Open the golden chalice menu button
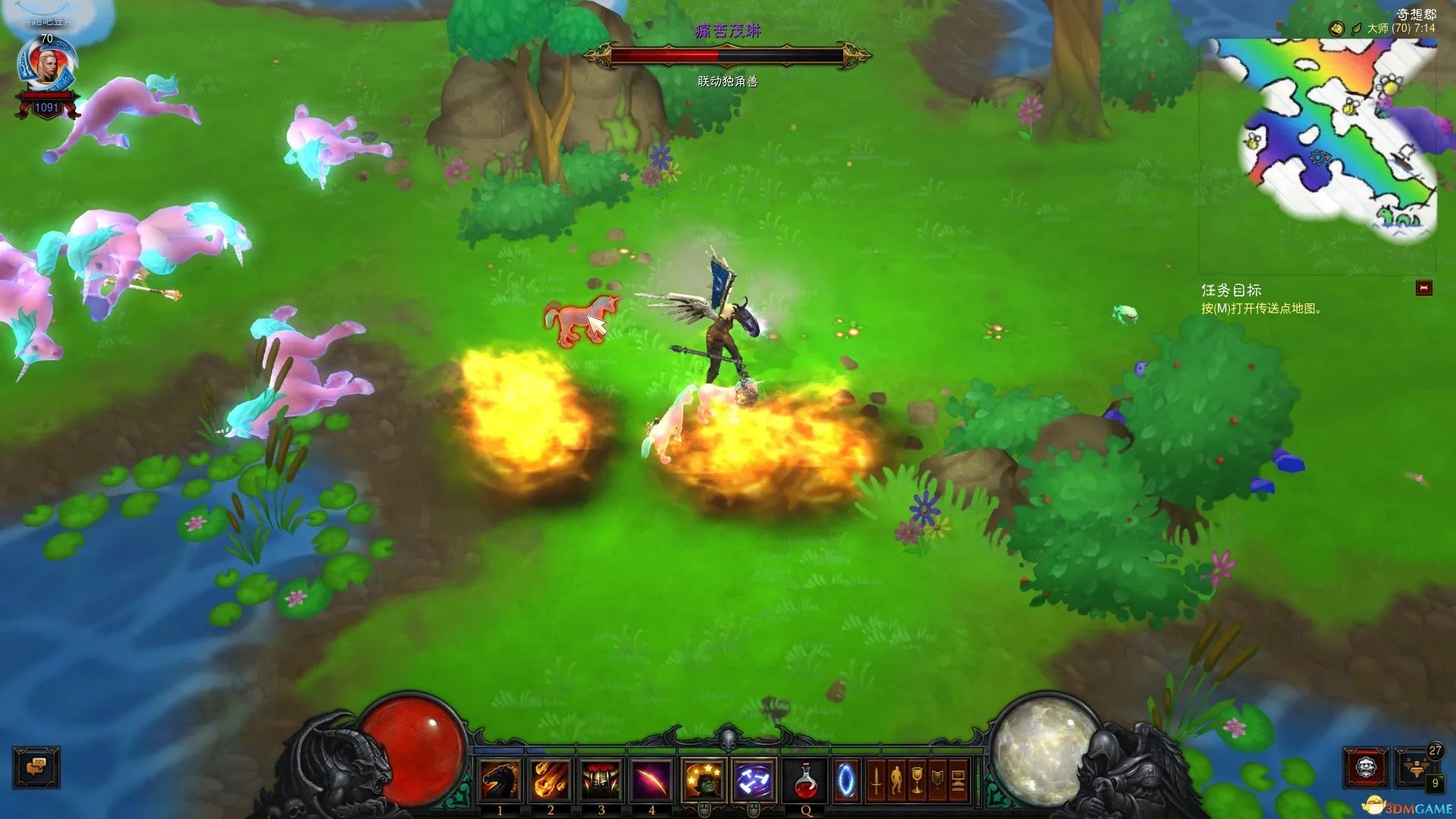This screenshot has width=1456, height=819. tap(917, 780)
